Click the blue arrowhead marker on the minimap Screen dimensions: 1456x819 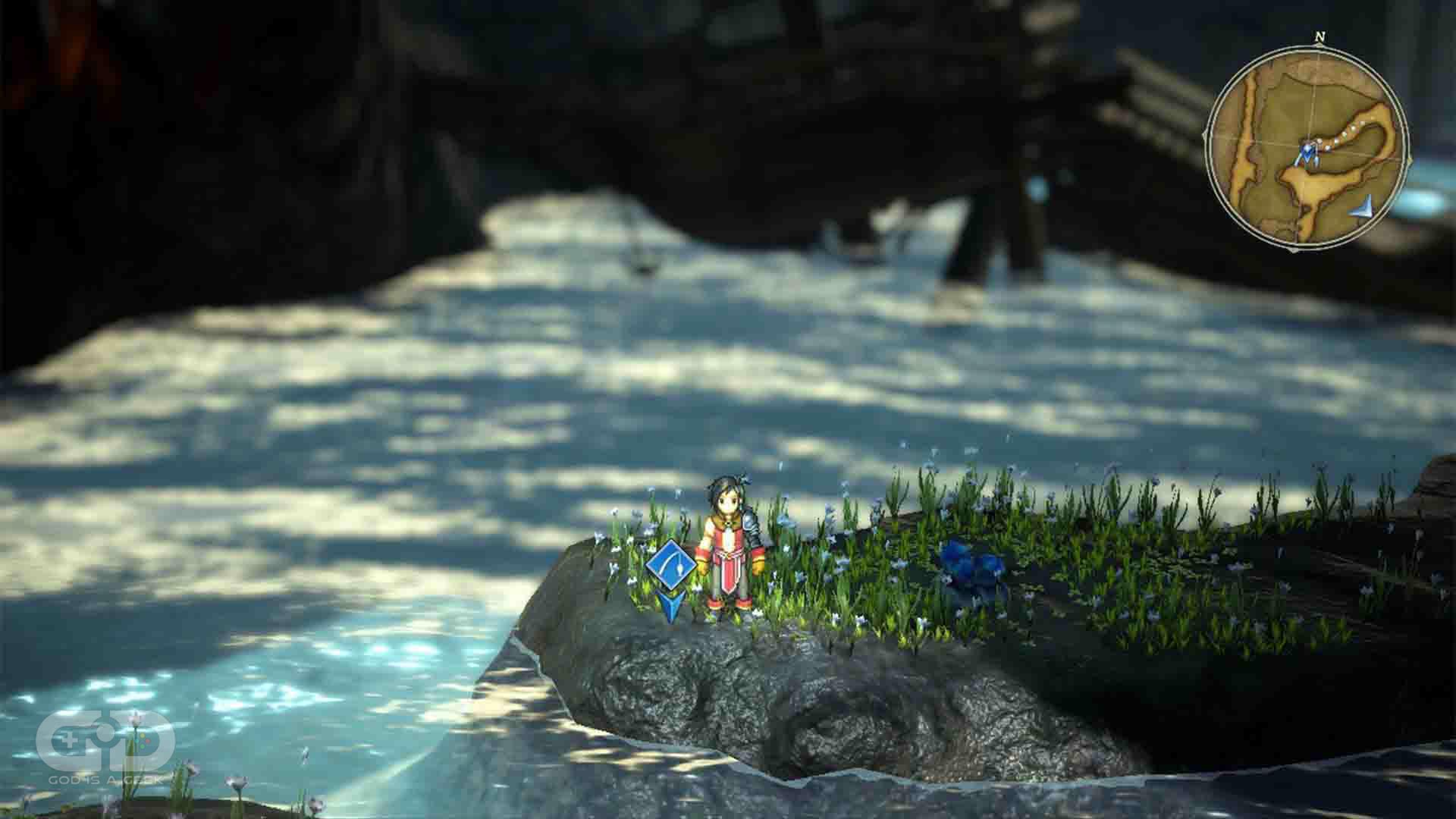[x=1363, y=206]
